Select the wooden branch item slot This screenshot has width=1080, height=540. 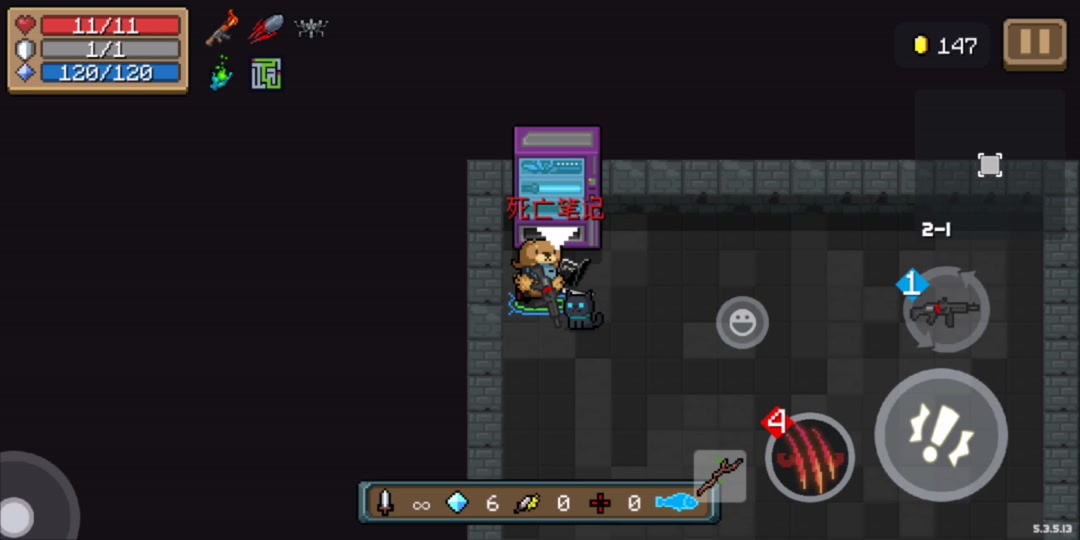point(720,476)
